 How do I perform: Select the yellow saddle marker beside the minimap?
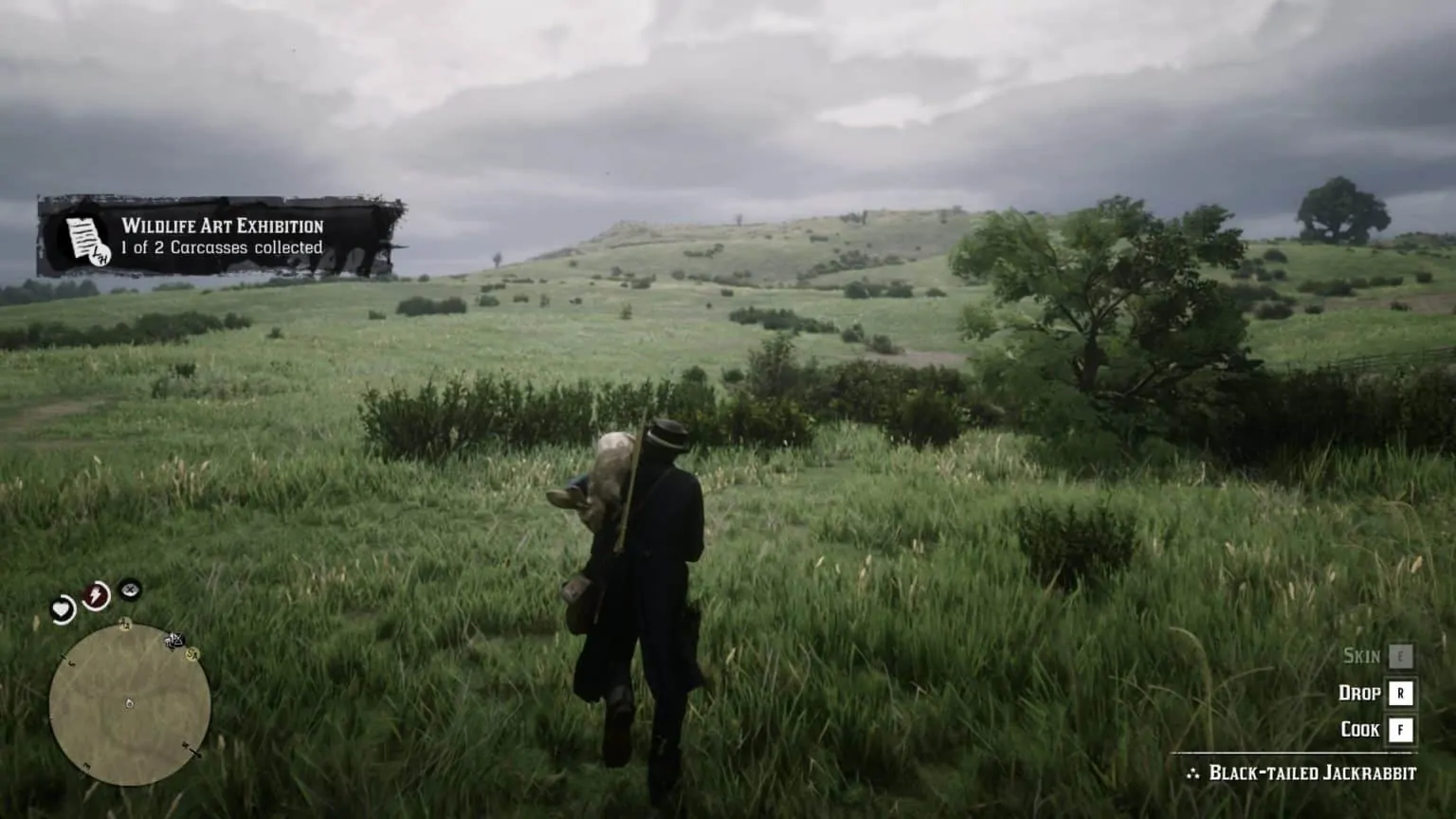point(191,655)
